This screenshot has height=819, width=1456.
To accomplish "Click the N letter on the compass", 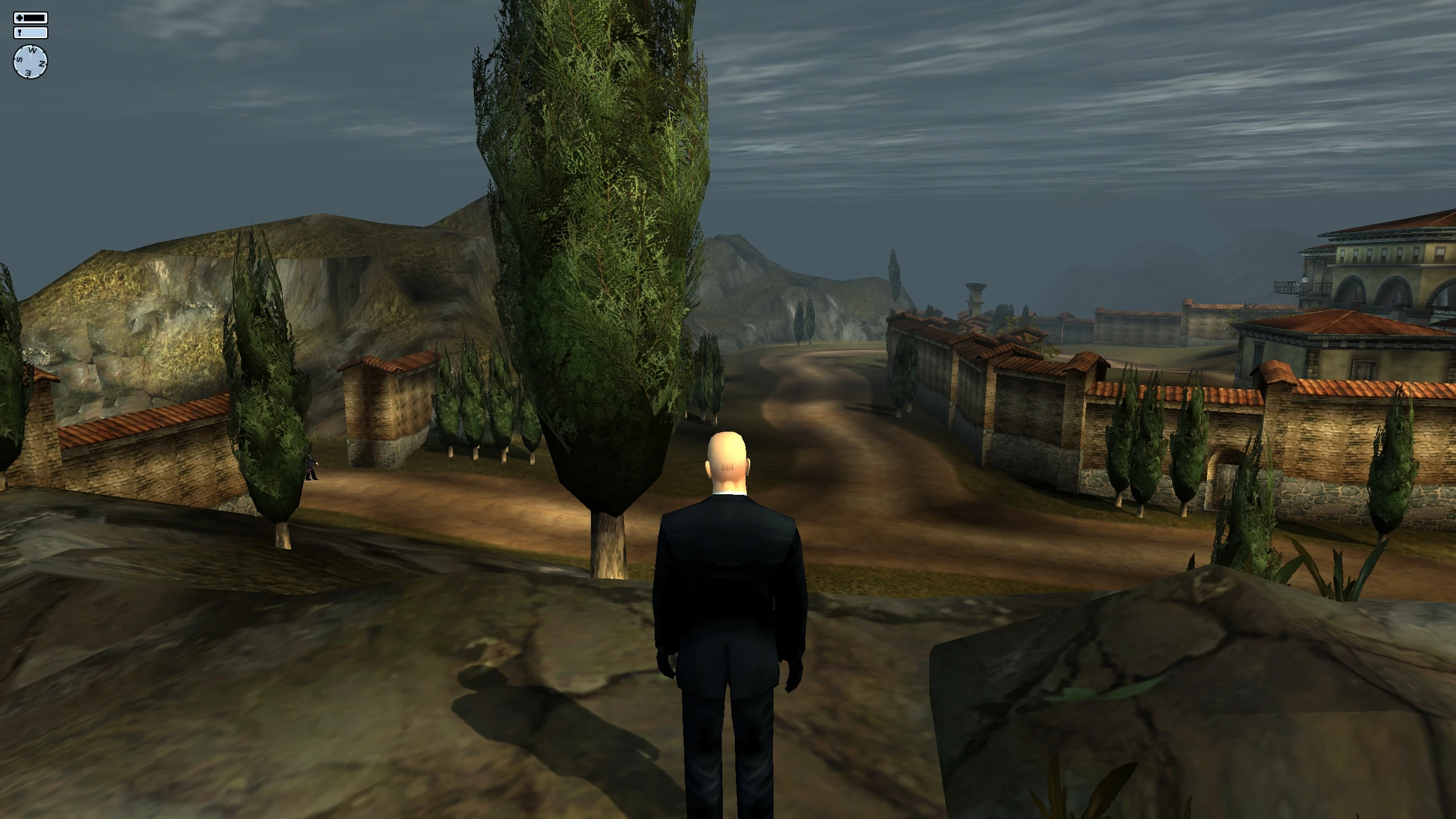I will click(42, 63).
